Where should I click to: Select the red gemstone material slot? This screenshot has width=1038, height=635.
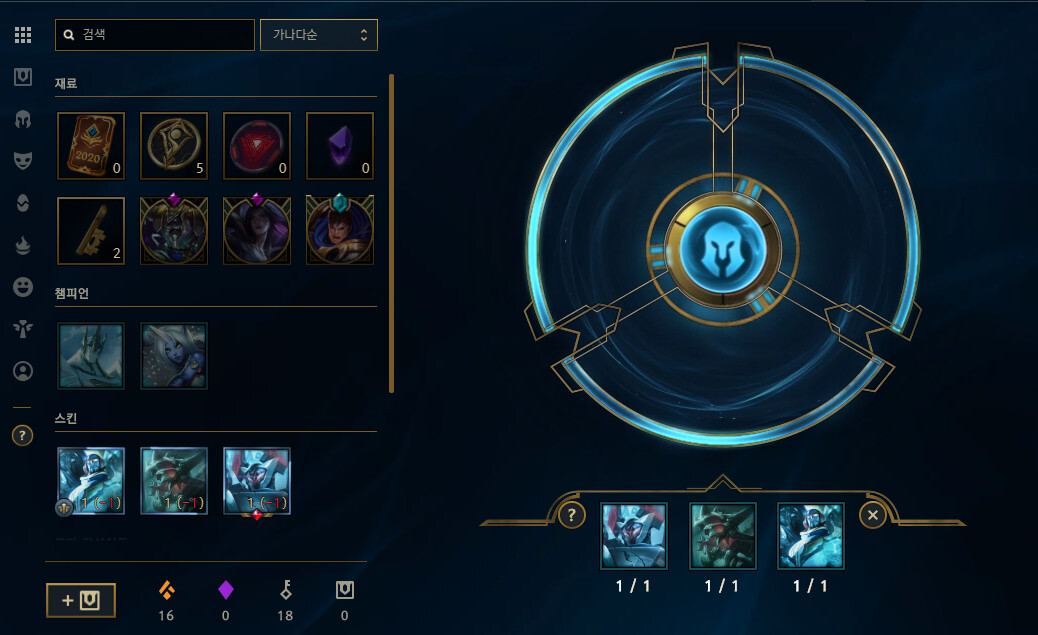(257, 146)
